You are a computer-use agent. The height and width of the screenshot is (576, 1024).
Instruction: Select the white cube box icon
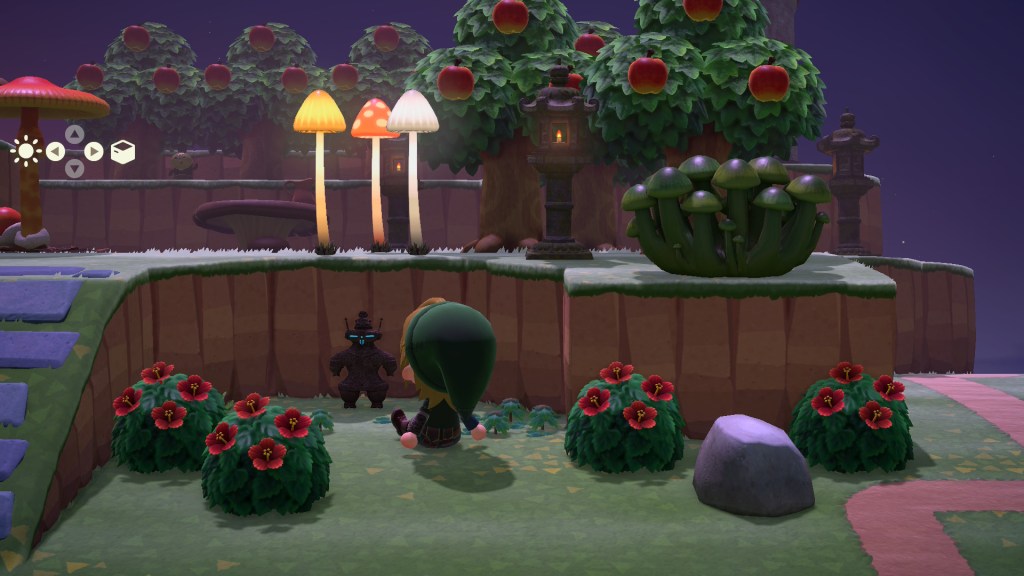[122, 152]
